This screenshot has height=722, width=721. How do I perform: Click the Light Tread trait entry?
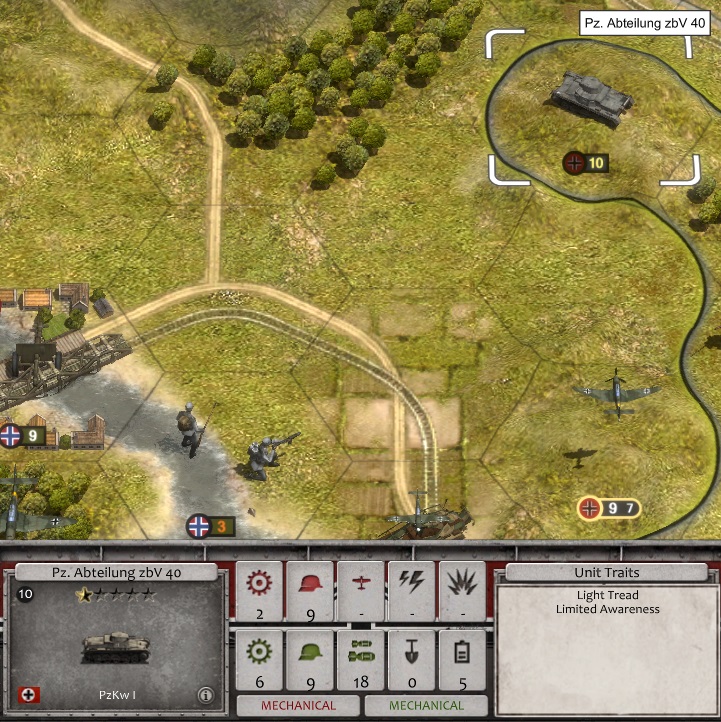point(607,596)
